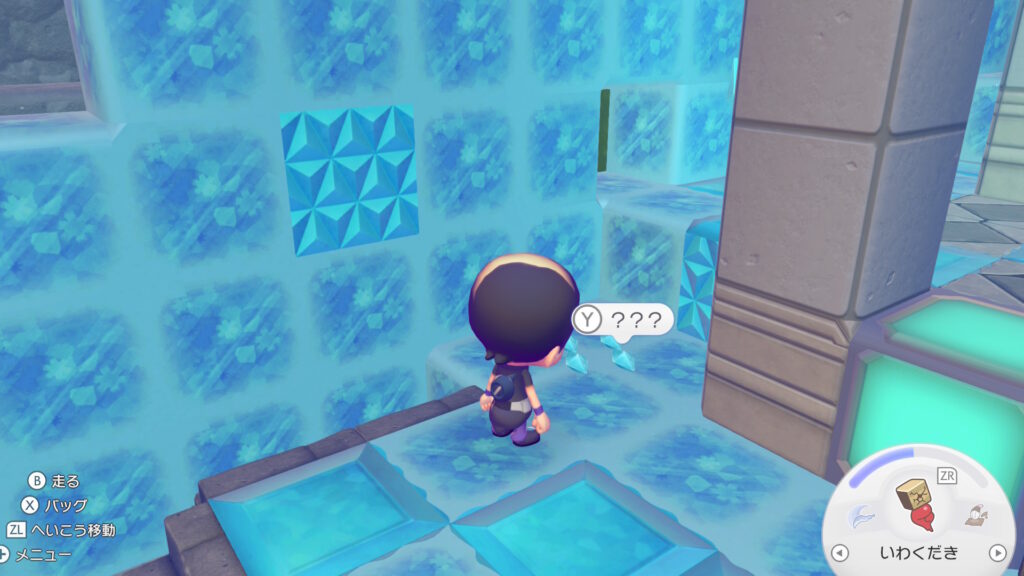Choose the faded water splash move icon
The image size is (1024, 576).
pos(861,516)
